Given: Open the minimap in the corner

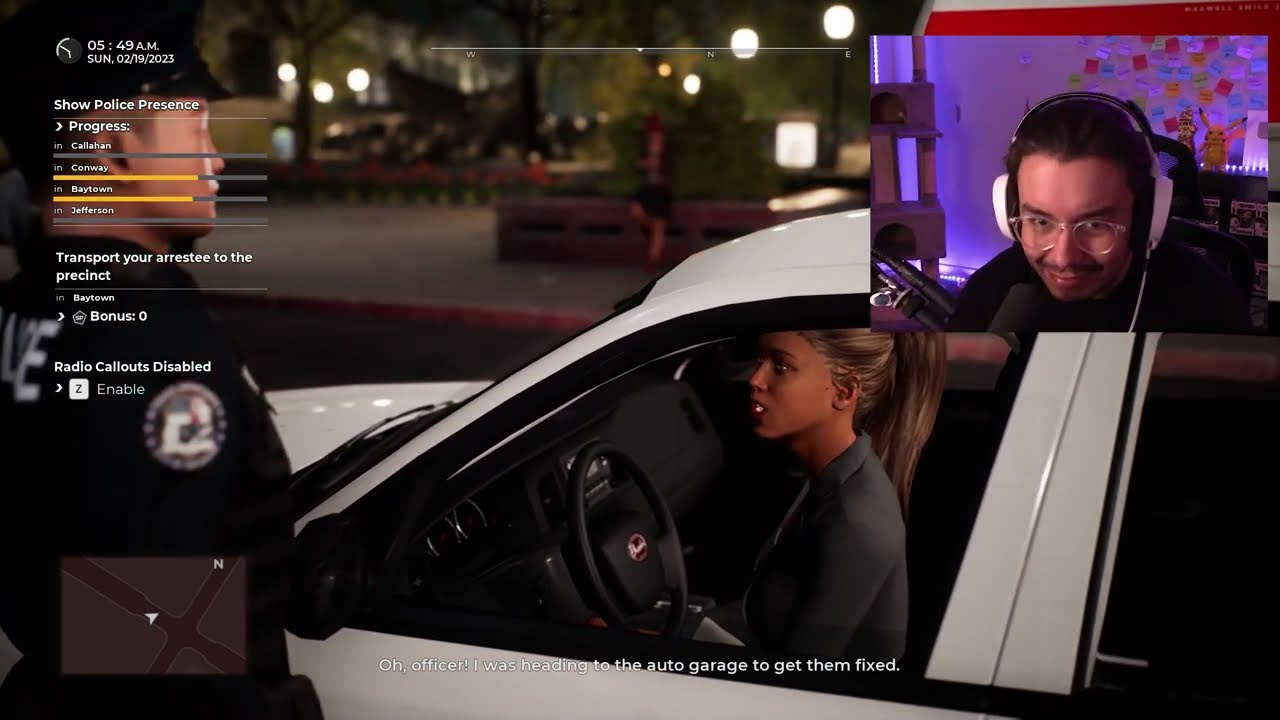Looking at the screenshot, I should (x=153, y=615).
